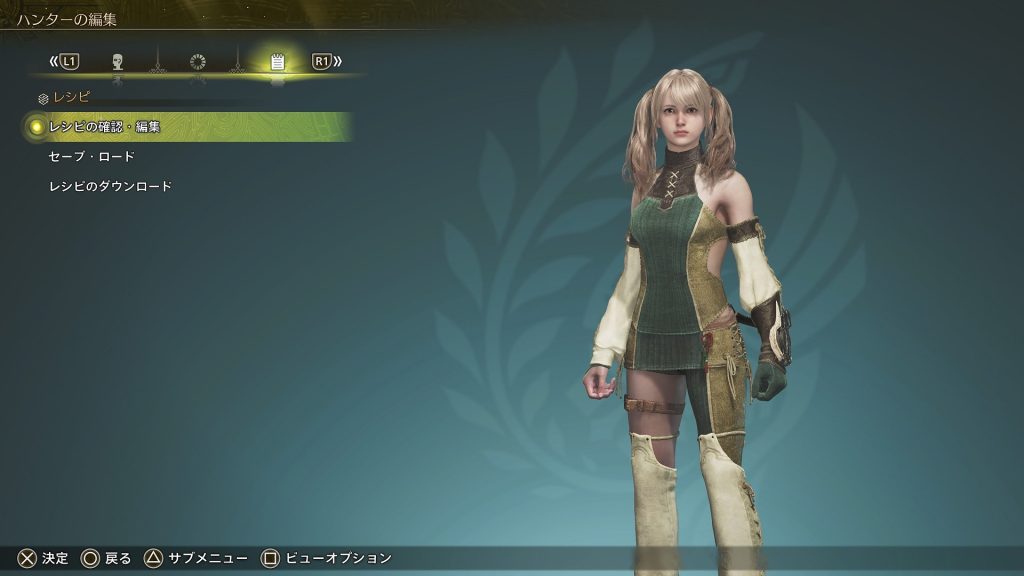
Task: Select the recipe notepad tab
Action: coord(278,62)
